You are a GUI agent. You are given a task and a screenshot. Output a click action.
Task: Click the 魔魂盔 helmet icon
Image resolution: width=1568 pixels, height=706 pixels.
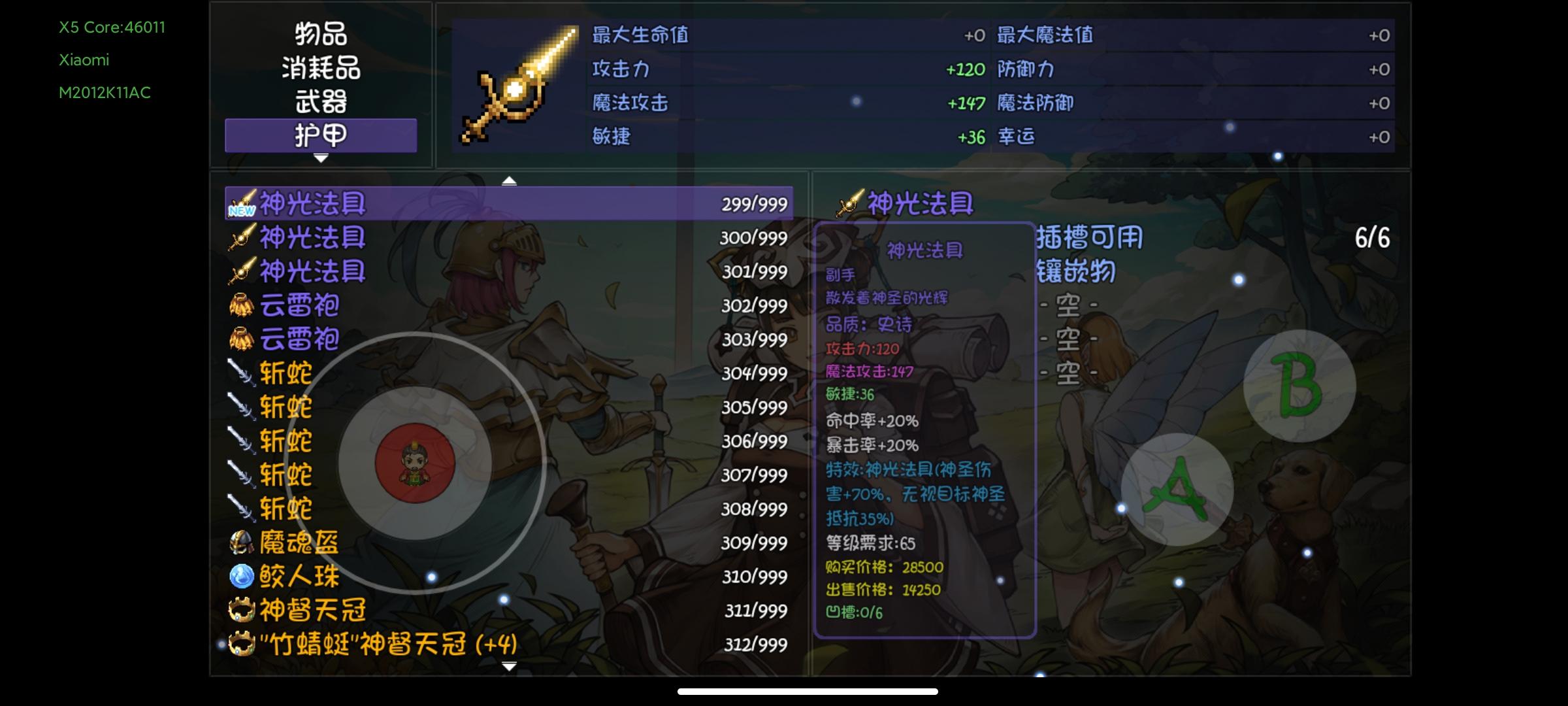click(x=240, y=543)
